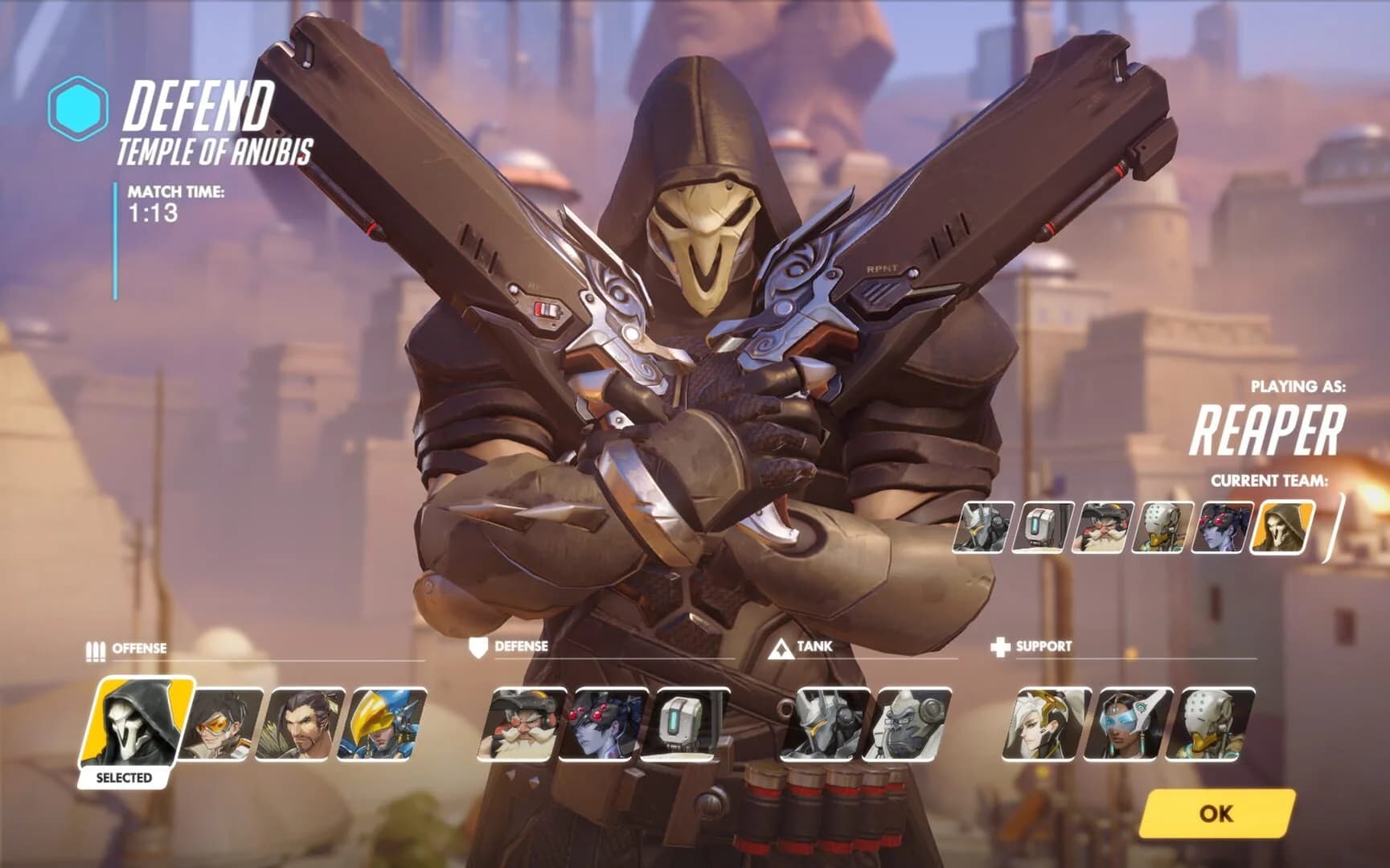This screenshot has width=1390, height=868.
Task: Select Tracer's hero portrait
Action: (x=218, y=724)
